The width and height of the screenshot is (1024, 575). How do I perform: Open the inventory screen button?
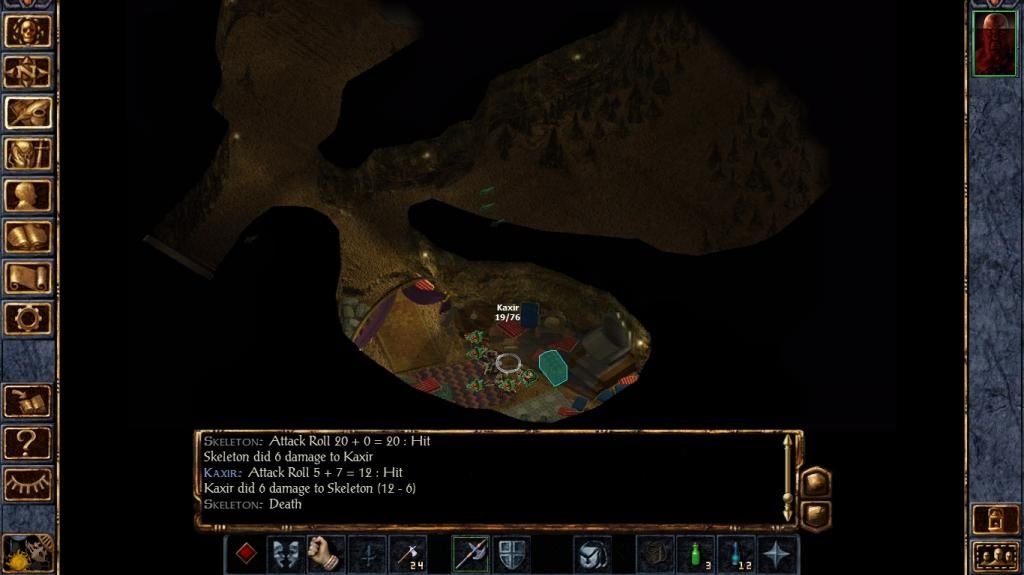click(x=28, y=154)
